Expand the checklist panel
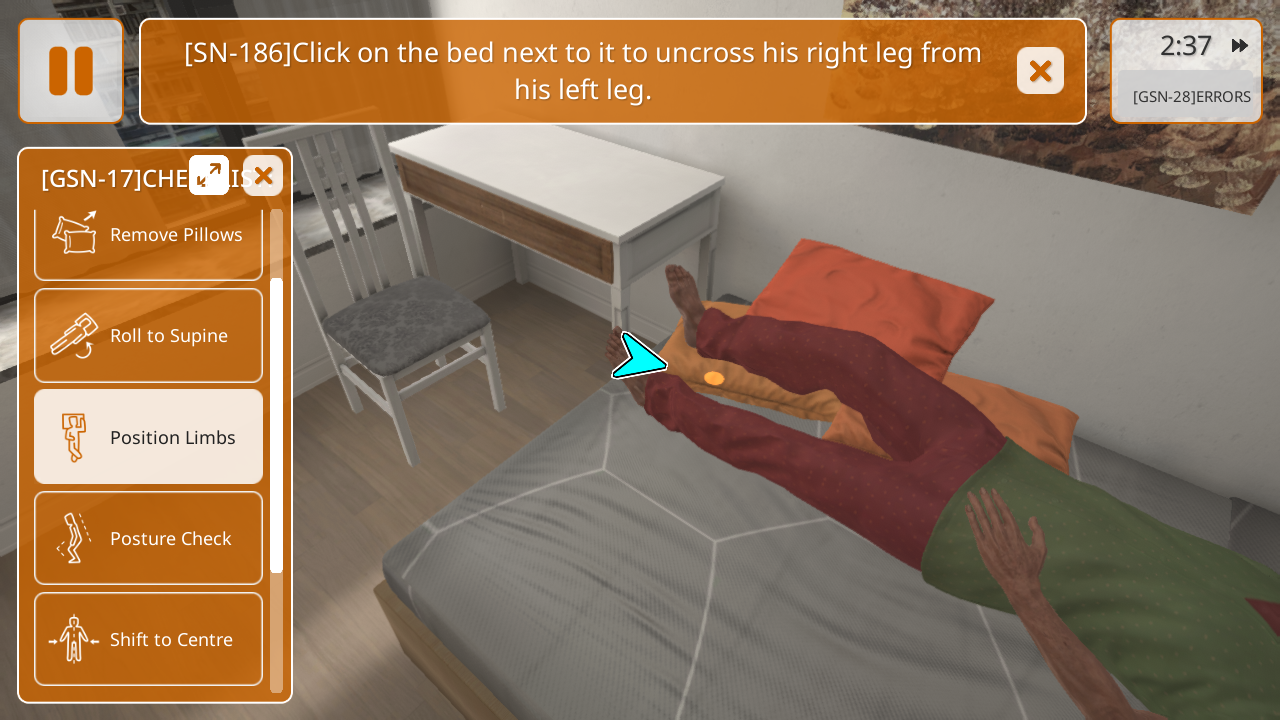 209,176
